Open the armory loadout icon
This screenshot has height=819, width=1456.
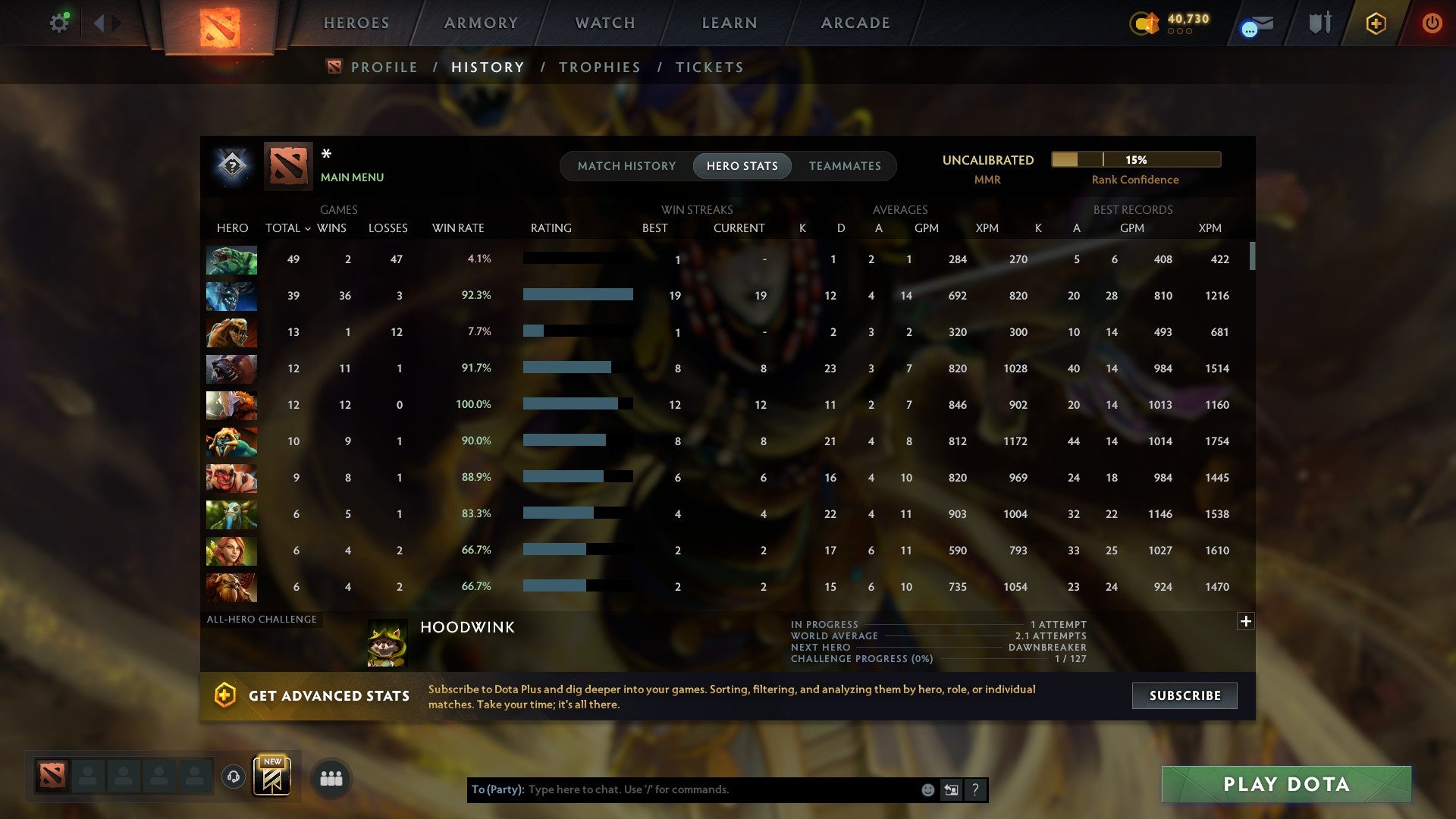click(x=1319, y=23)
